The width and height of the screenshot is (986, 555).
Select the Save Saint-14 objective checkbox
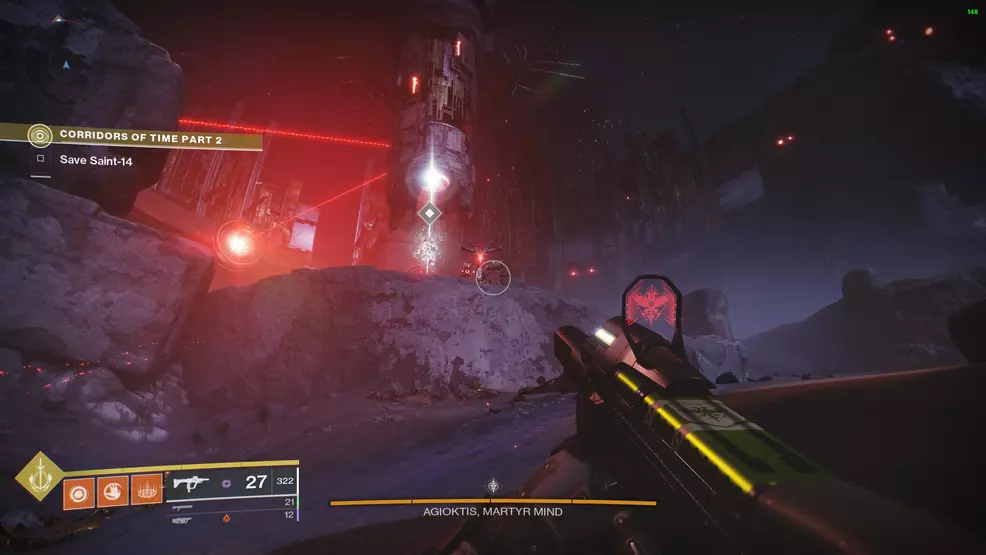41,159
